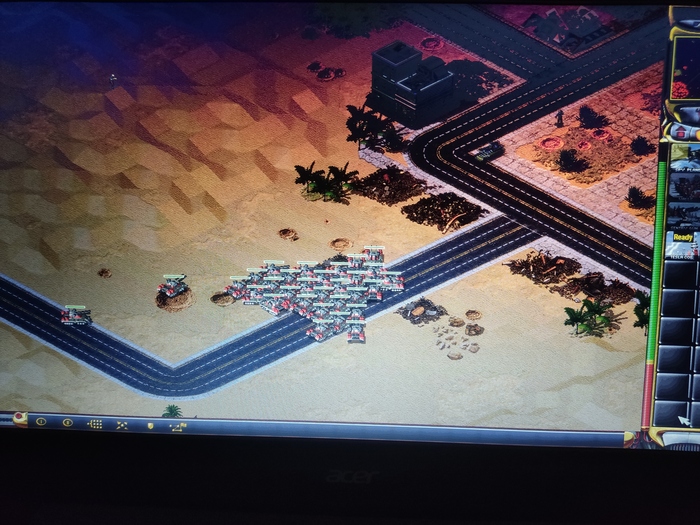Activate the guard shield command
This screenshot has height=525, width=700.
[150, 426]
